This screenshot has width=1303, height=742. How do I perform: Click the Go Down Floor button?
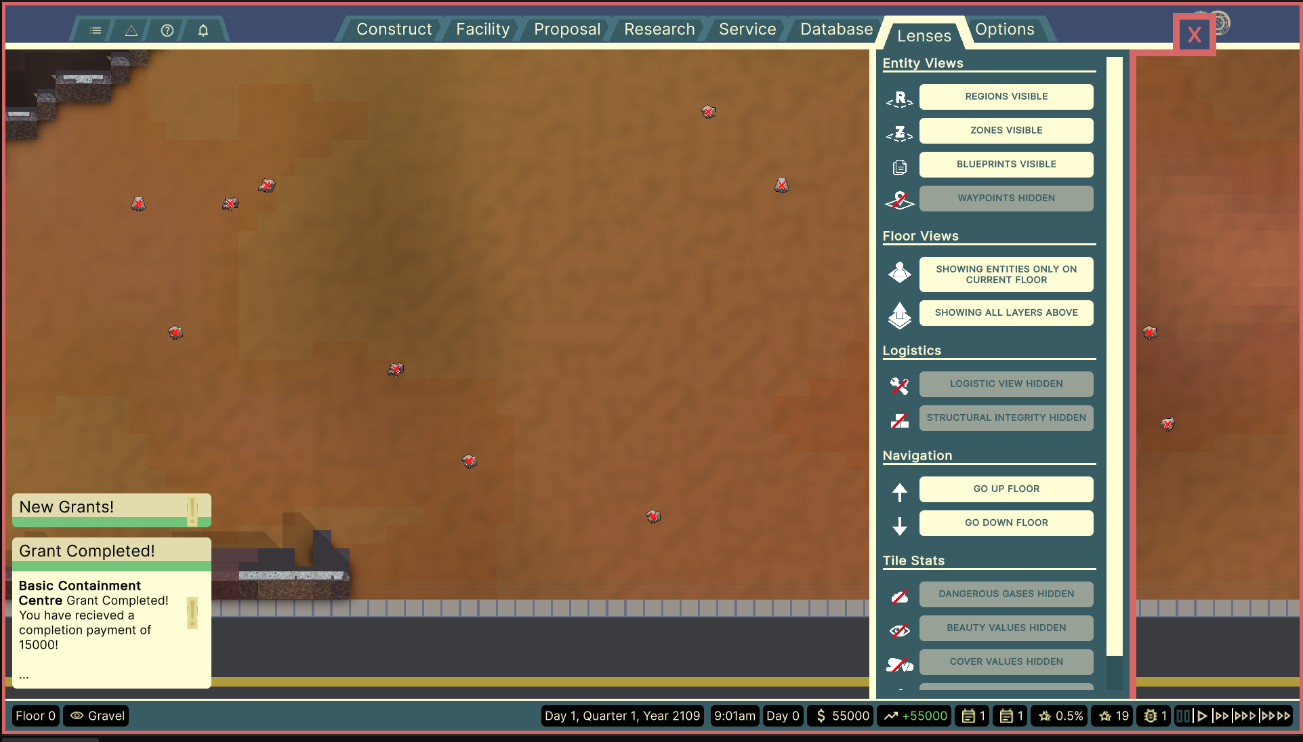1006,523
